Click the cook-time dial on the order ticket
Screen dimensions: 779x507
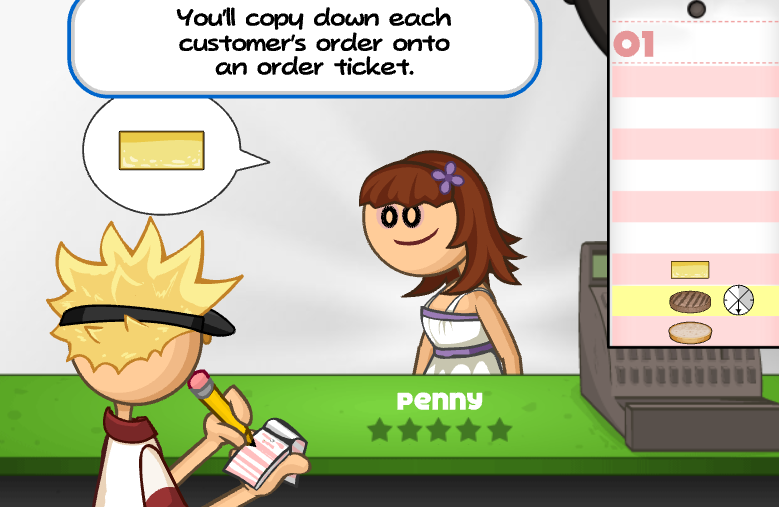point(738,299)
